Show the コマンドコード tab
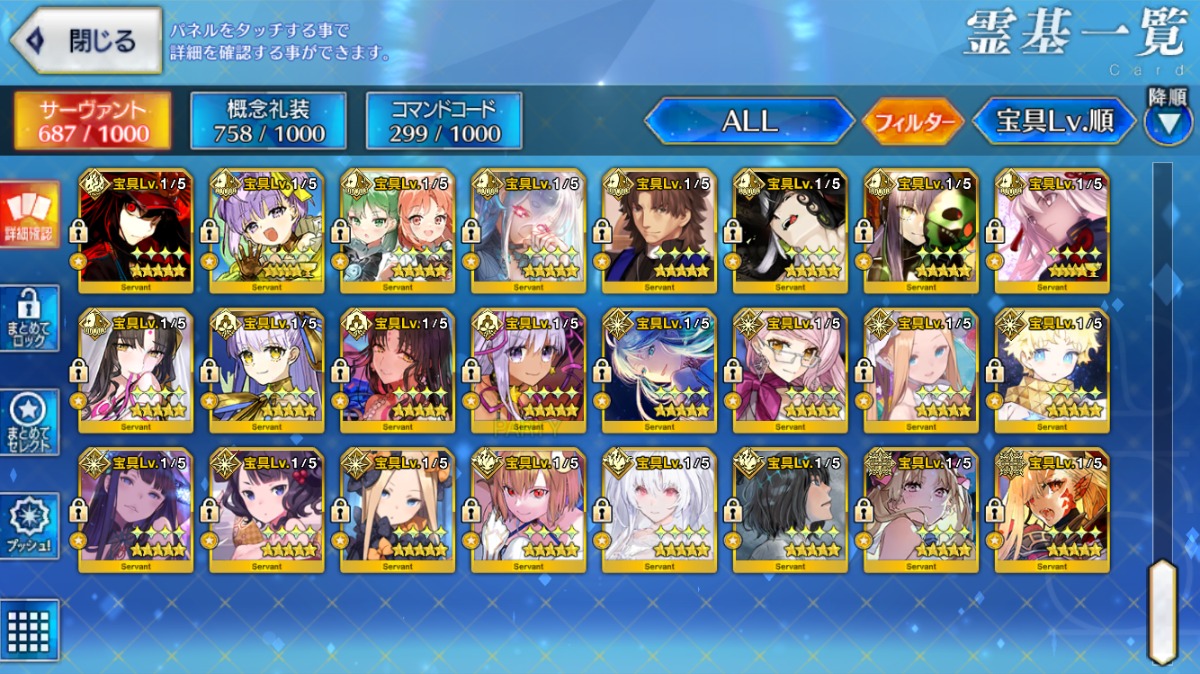The height and width of the screenshot is (674, 1200). click(444, 121)
